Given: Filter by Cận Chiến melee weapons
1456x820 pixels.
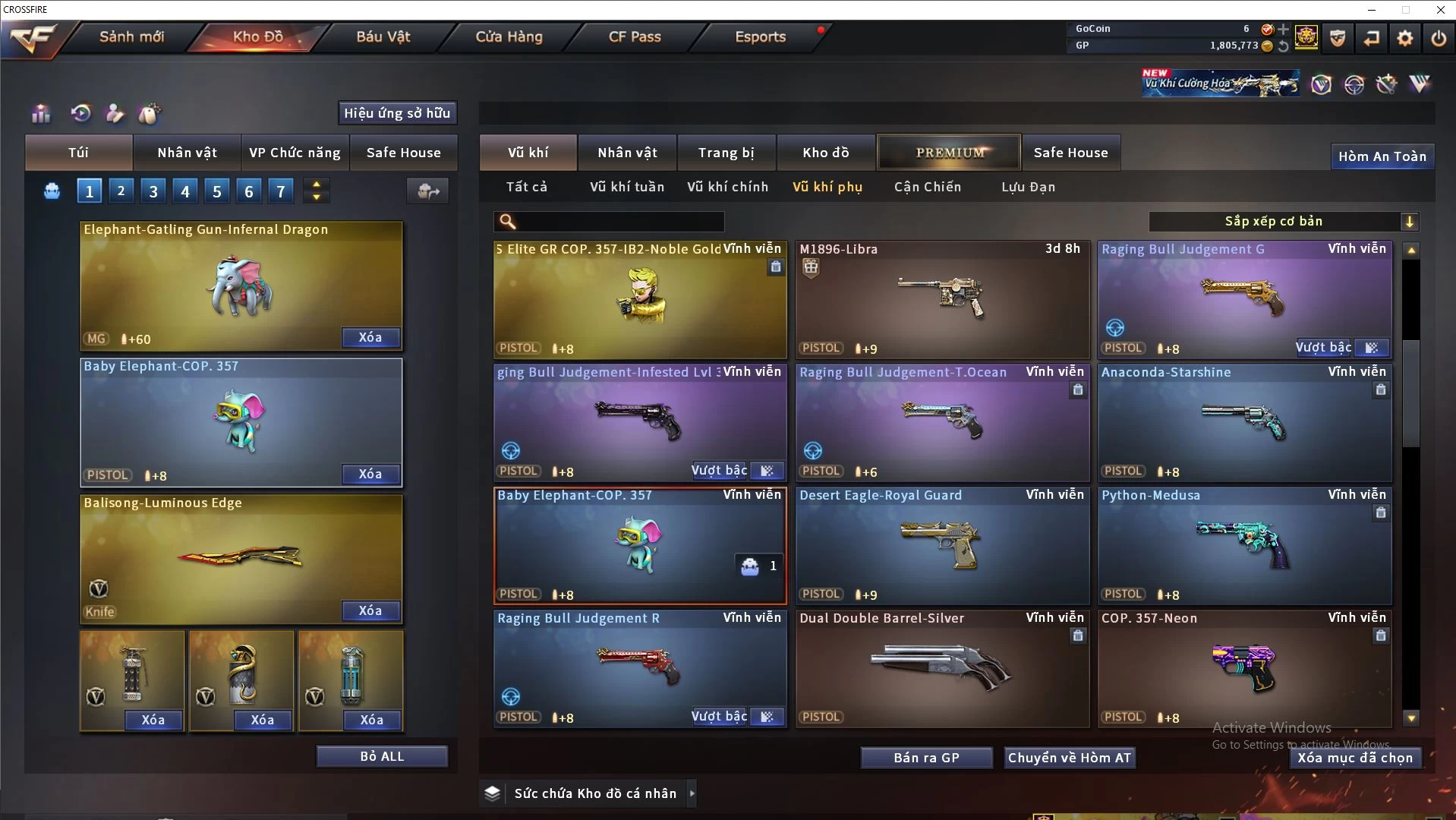Looking at the screenshot, I should [927, 187].
